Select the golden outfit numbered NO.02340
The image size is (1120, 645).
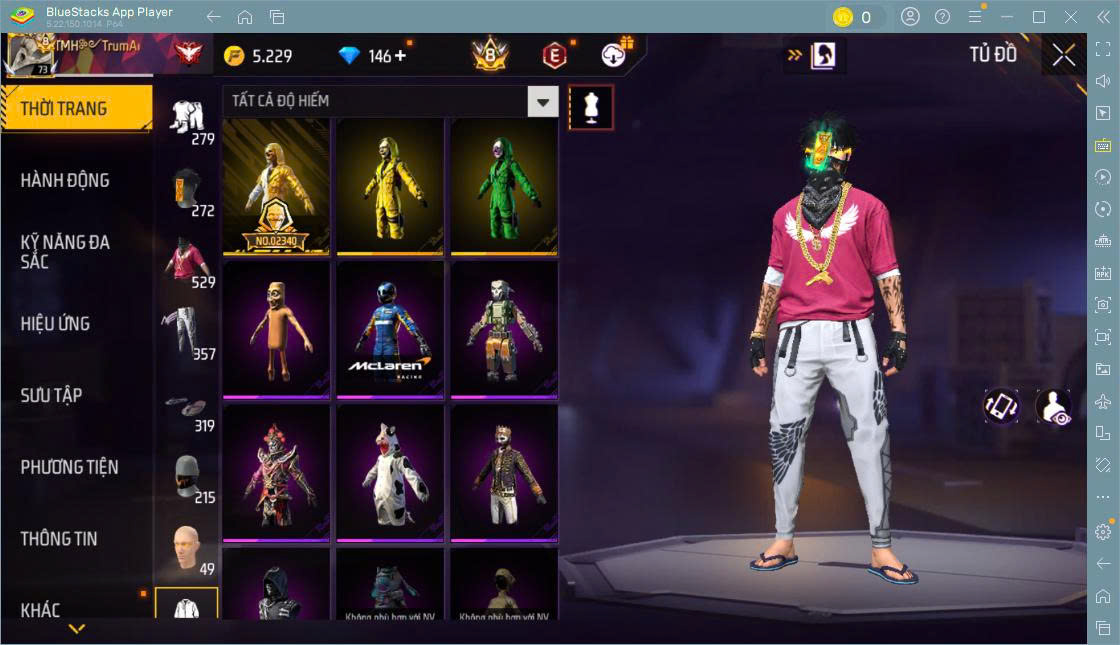point(276,185)
